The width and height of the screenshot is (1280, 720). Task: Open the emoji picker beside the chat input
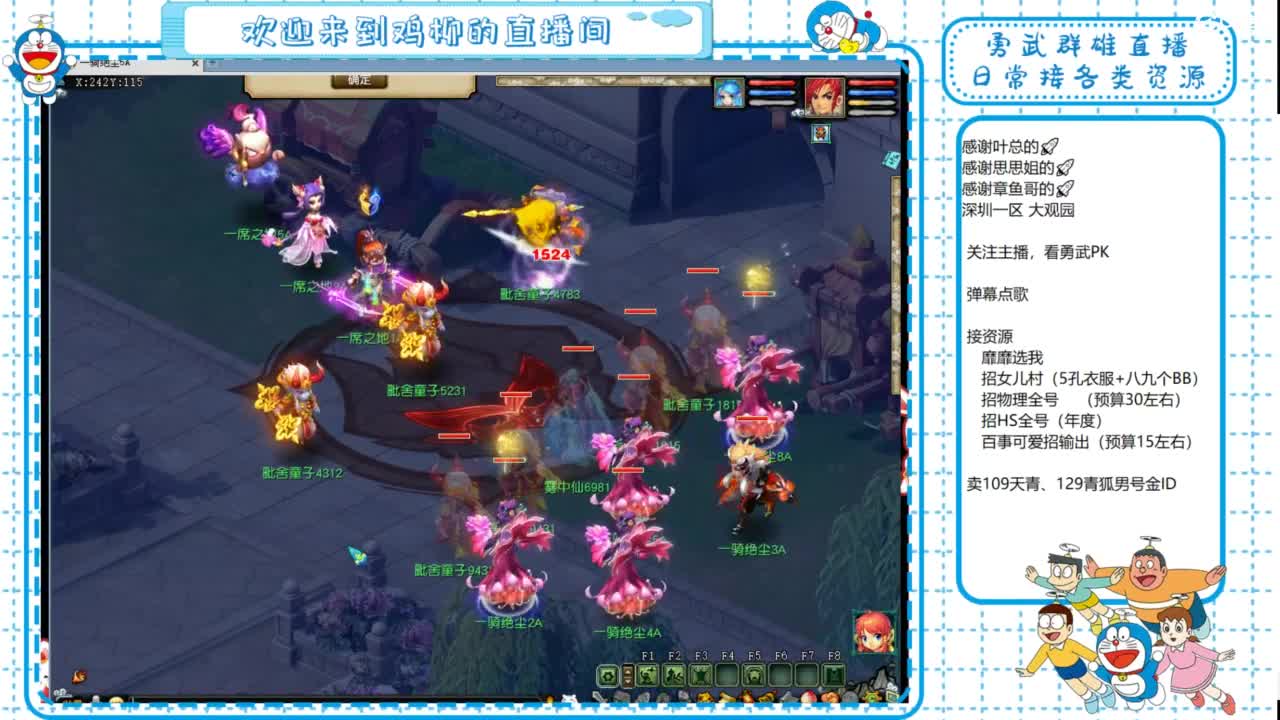click(x=115, y=697)
